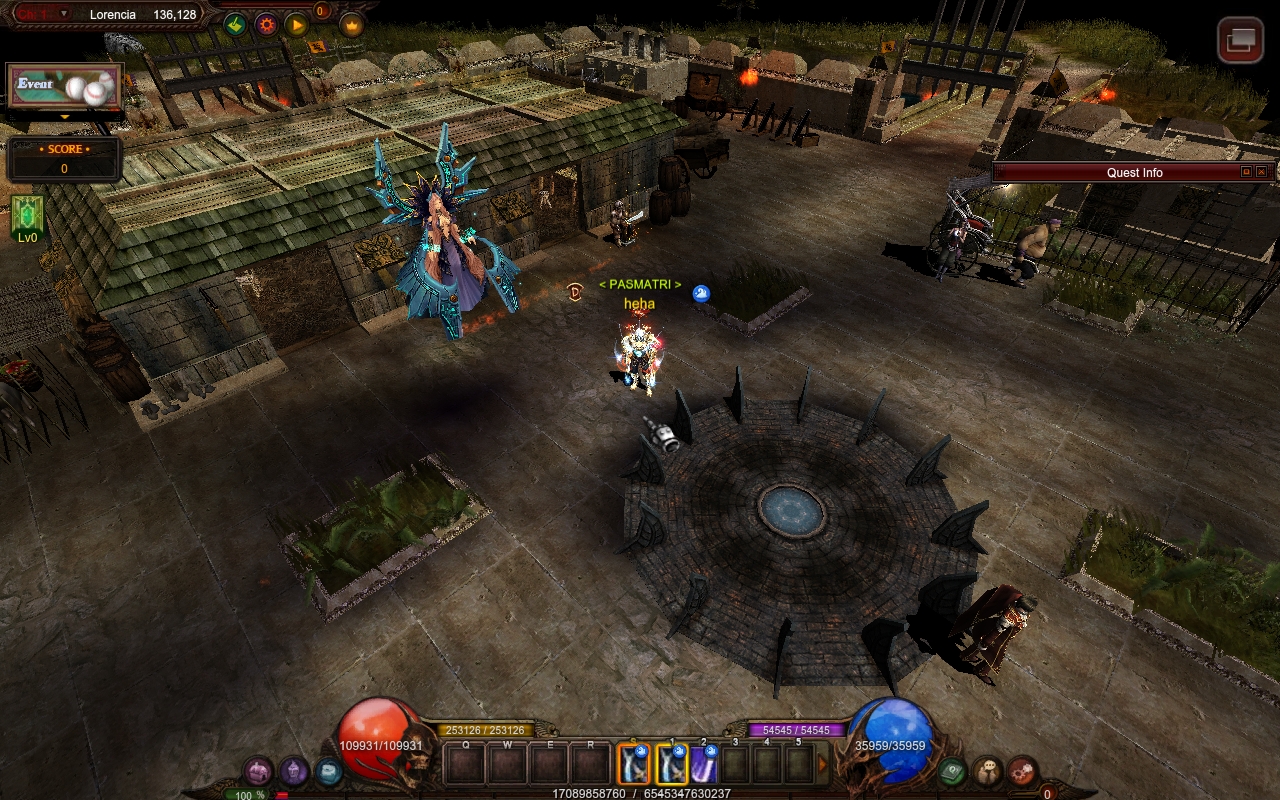This screenshot has width=1280, height=800.
Task: Click the green Lv0 banner icon
Action: [x=27, y=218]
